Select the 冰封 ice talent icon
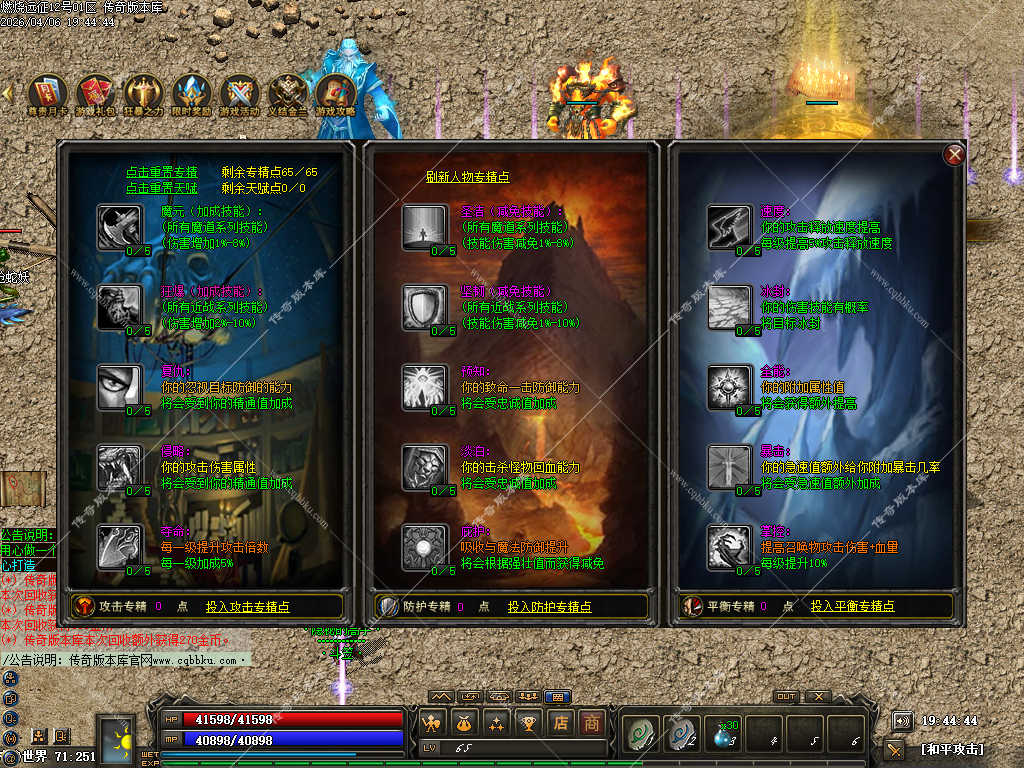The width and height of the screenshot is (1024, 768). click(730, 306)
